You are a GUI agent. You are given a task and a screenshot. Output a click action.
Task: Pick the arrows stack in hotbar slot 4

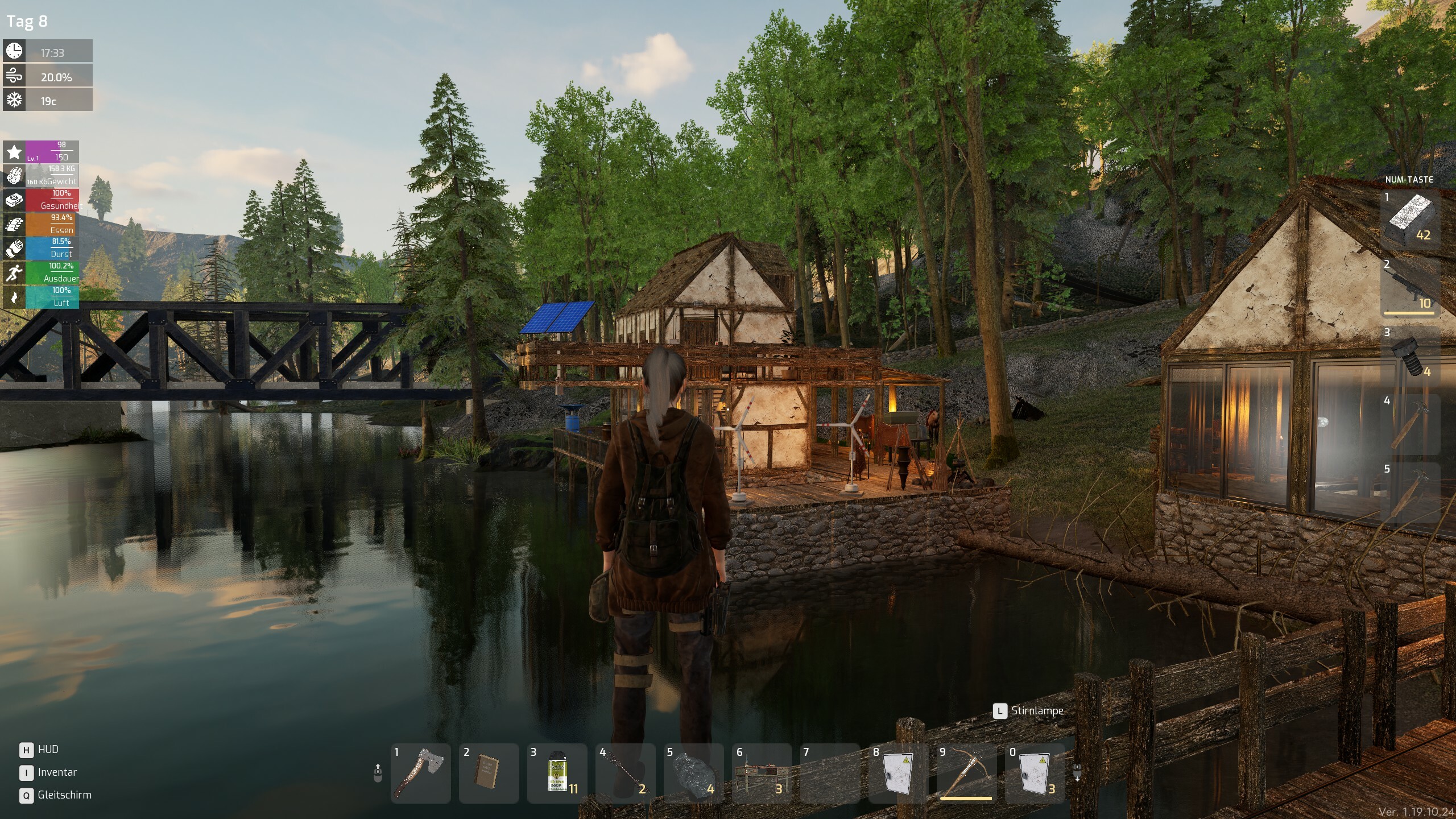click(x=624, y=773)
